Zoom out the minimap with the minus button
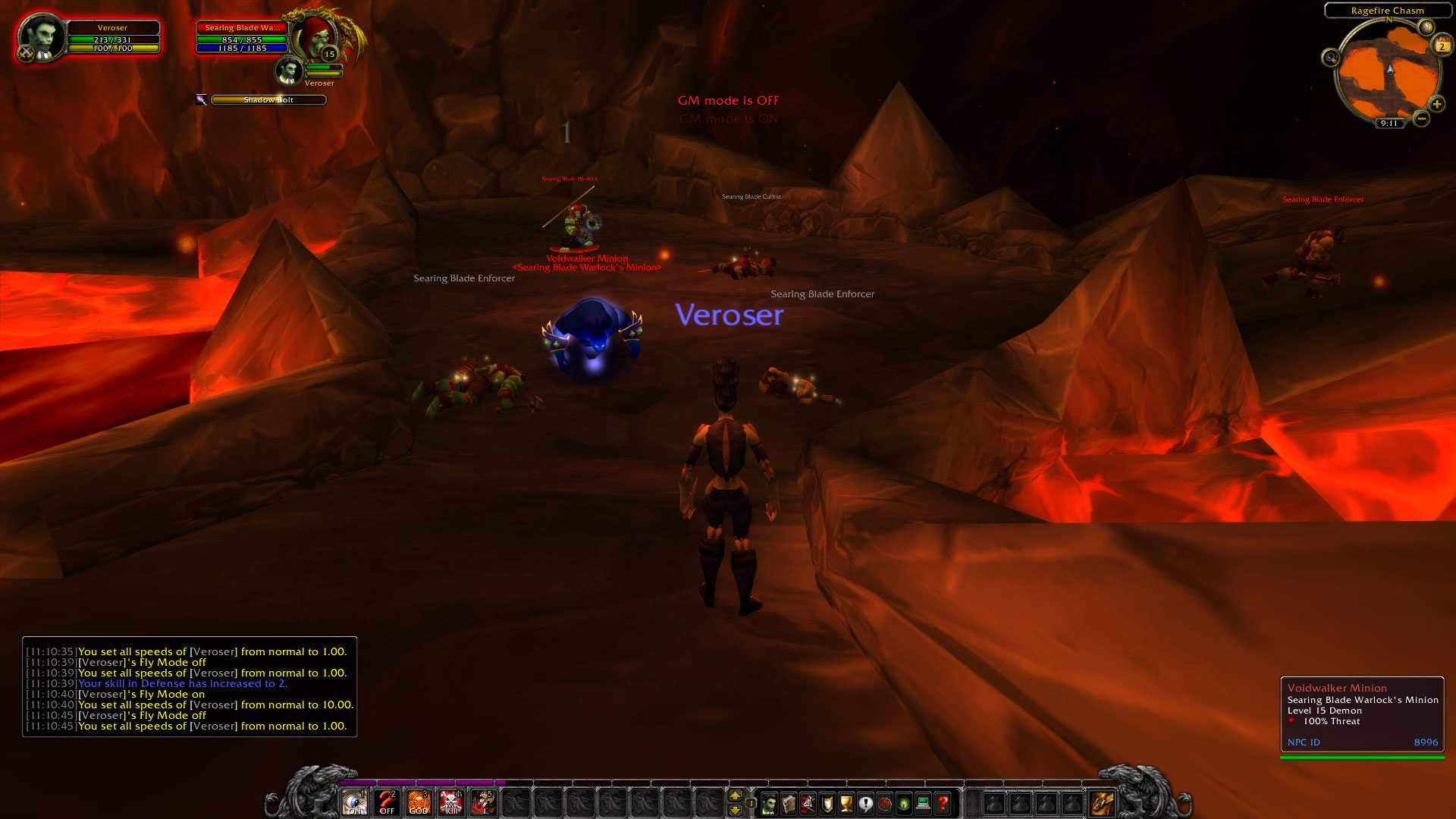 point(1420,118)
